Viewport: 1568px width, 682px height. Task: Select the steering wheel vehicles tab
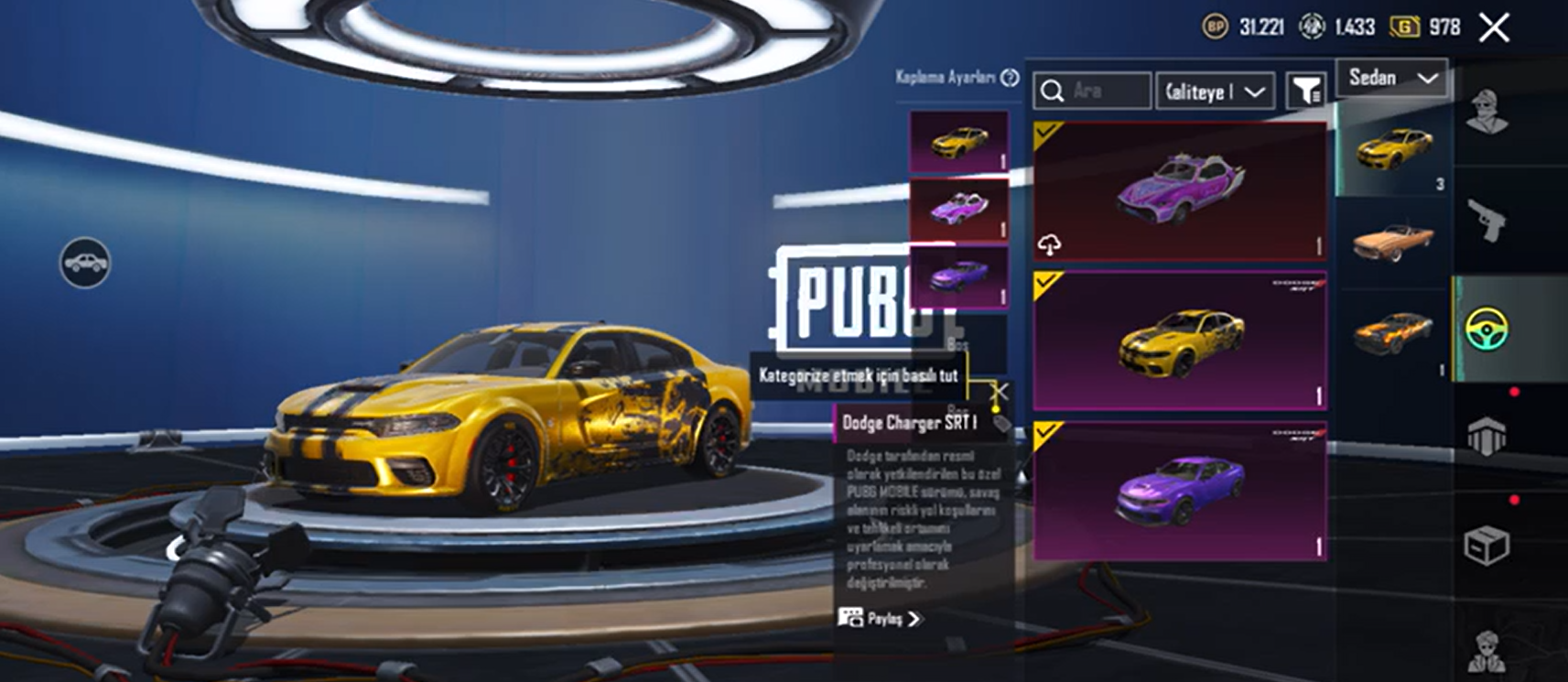[x=1486, y=330]
